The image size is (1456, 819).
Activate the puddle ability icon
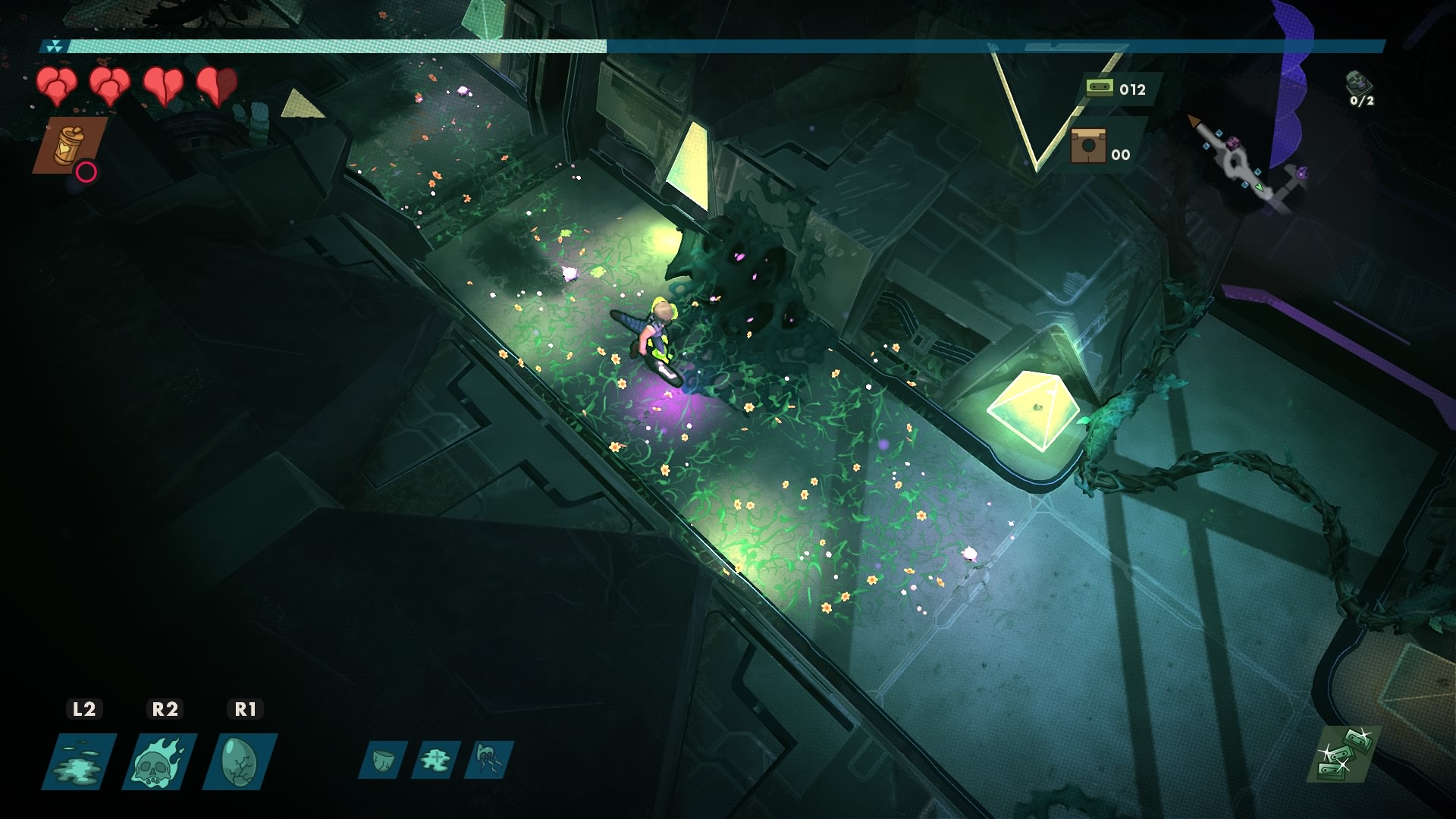coord(80,761)
